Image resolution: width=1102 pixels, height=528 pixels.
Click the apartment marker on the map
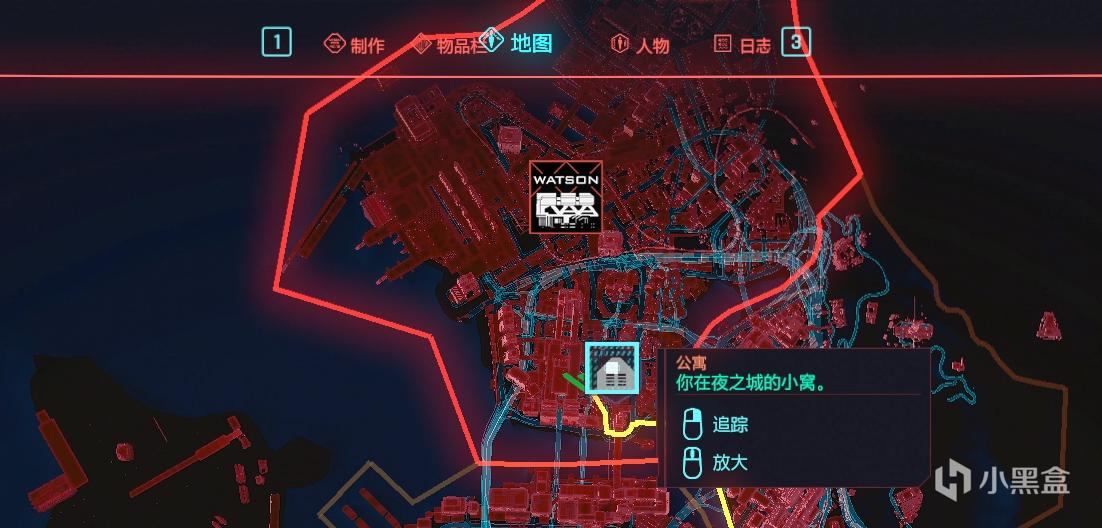pos(612,369)
